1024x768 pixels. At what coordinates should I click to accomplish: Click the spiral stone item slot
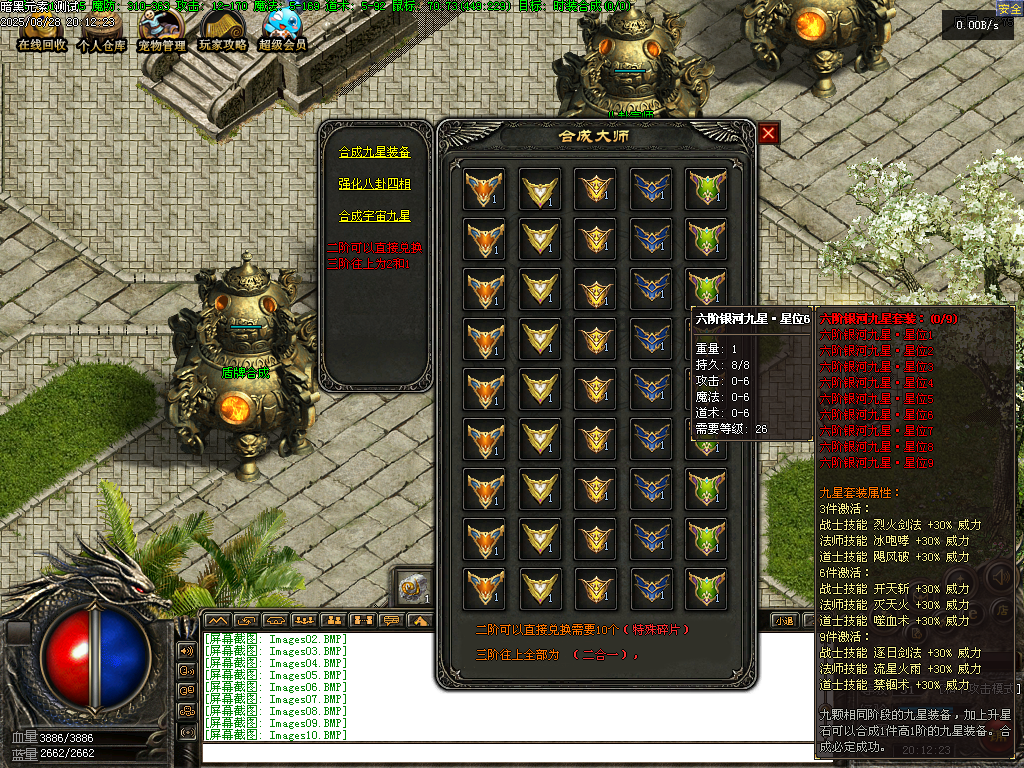tap(413, 589)
